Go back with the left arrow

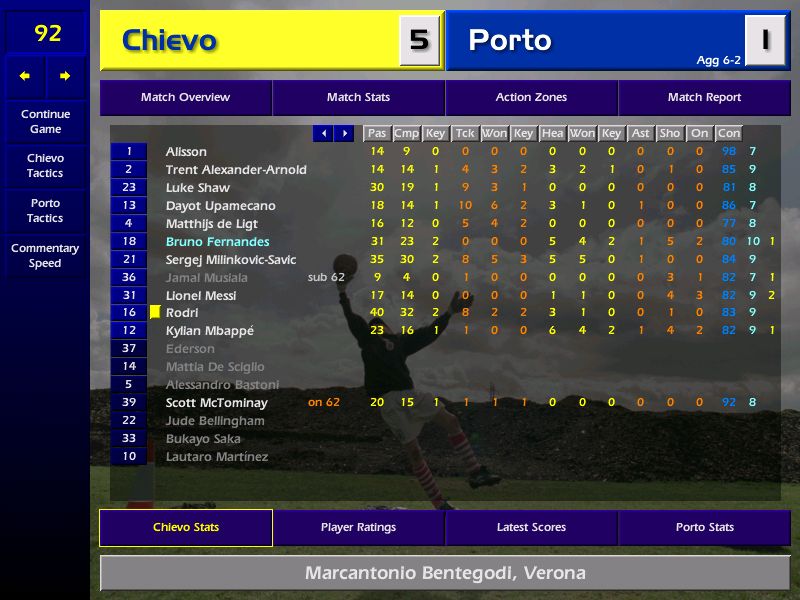pos(25,76)
